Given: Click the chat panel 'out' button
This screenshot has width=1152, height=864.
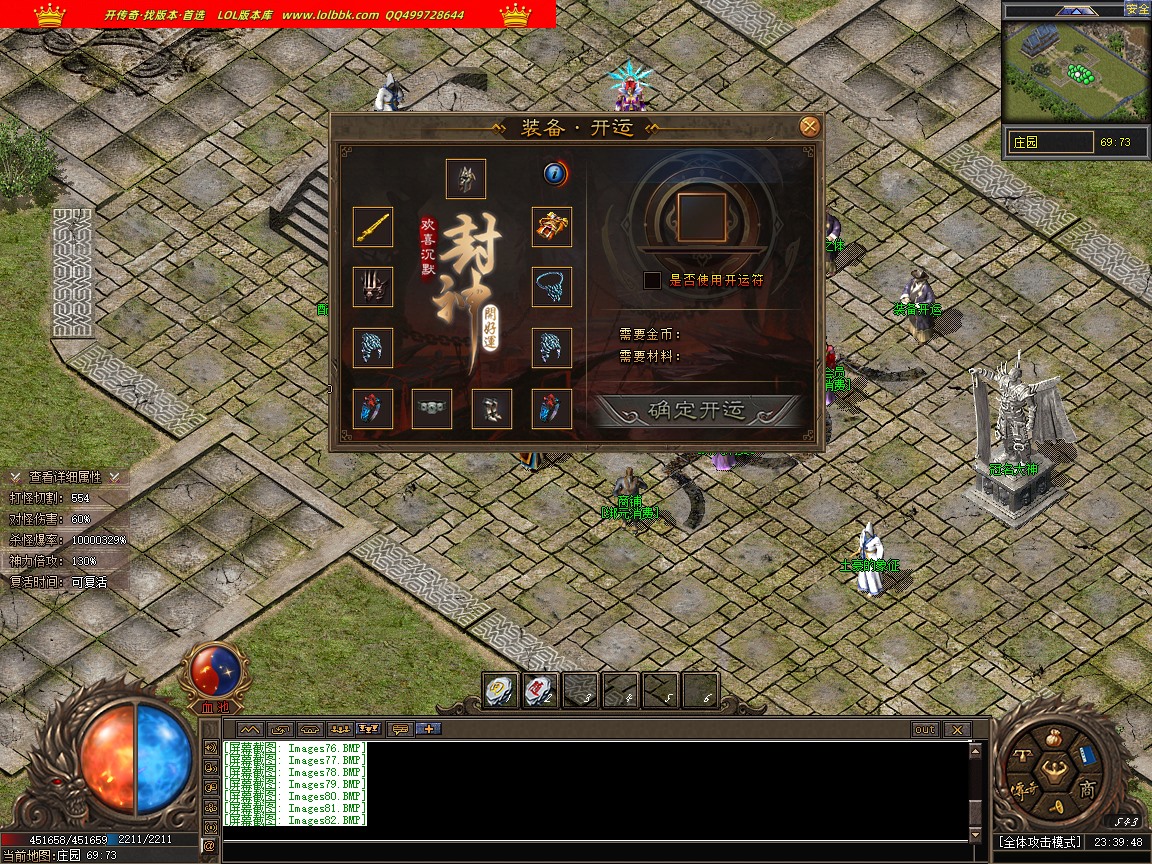Looking at the screenshot, I should (924, 730).
